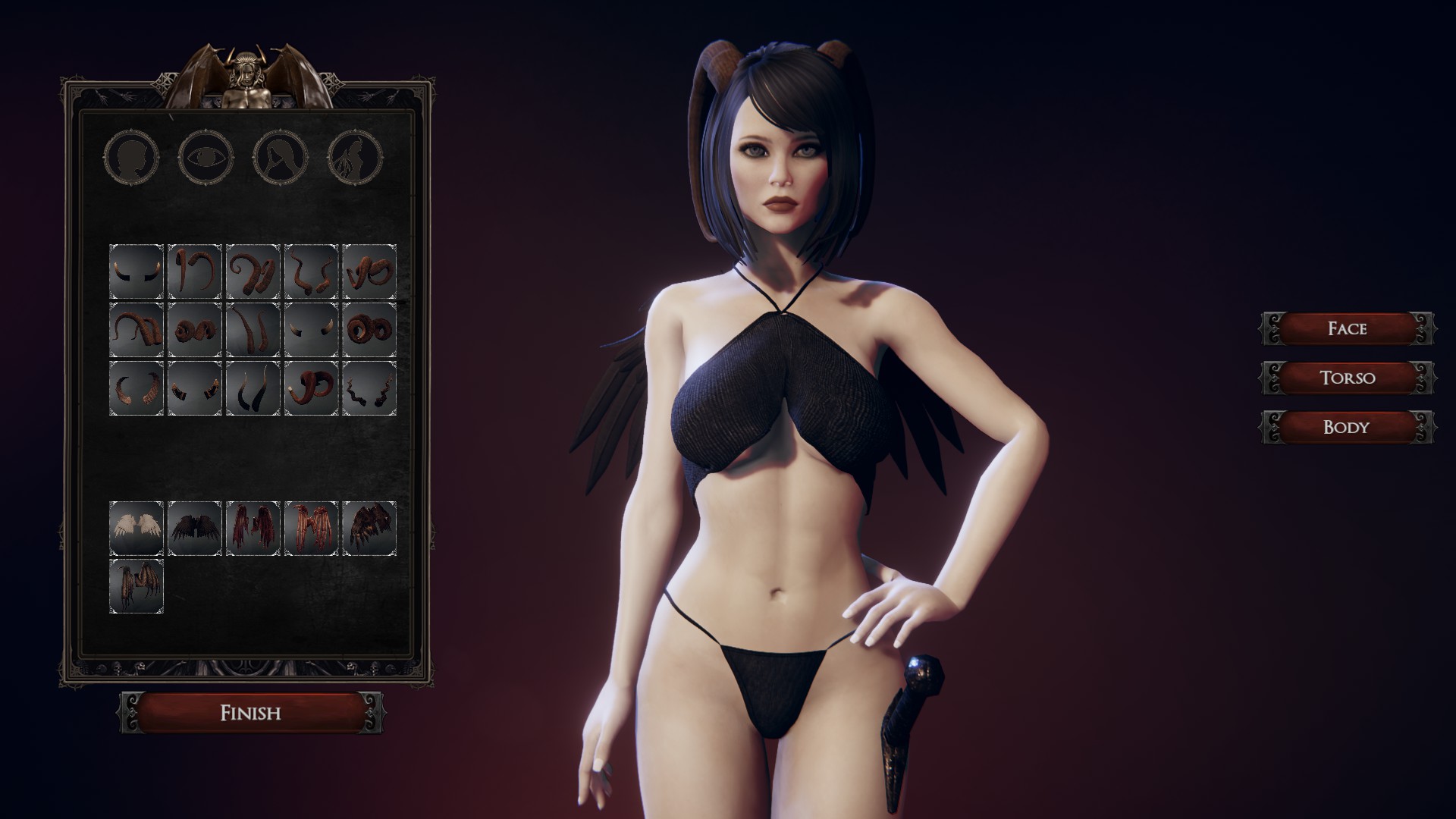Choose the hair silhouette tab
The height and width of the screenshot is (819, 1456).
tap(281, 158)
